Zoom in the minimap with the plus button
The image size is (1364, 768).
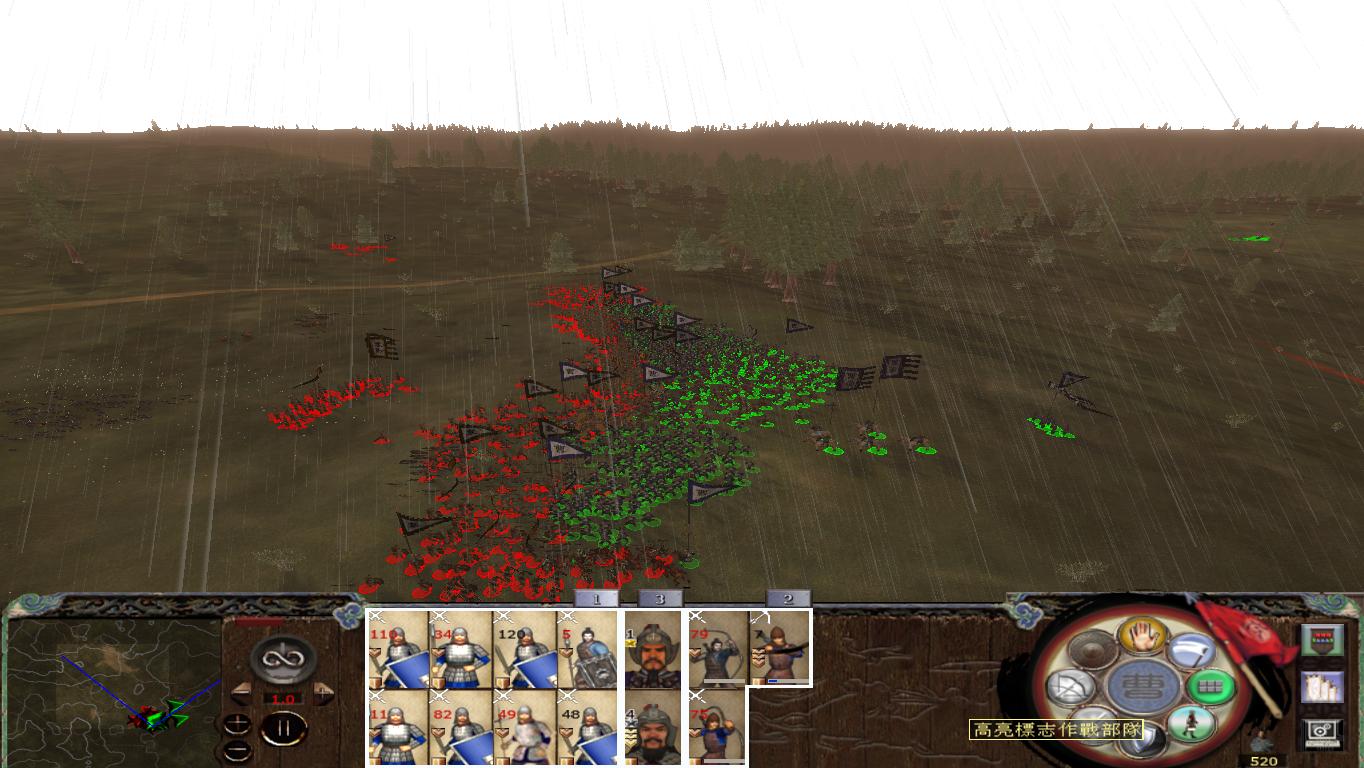coord(237,723)
